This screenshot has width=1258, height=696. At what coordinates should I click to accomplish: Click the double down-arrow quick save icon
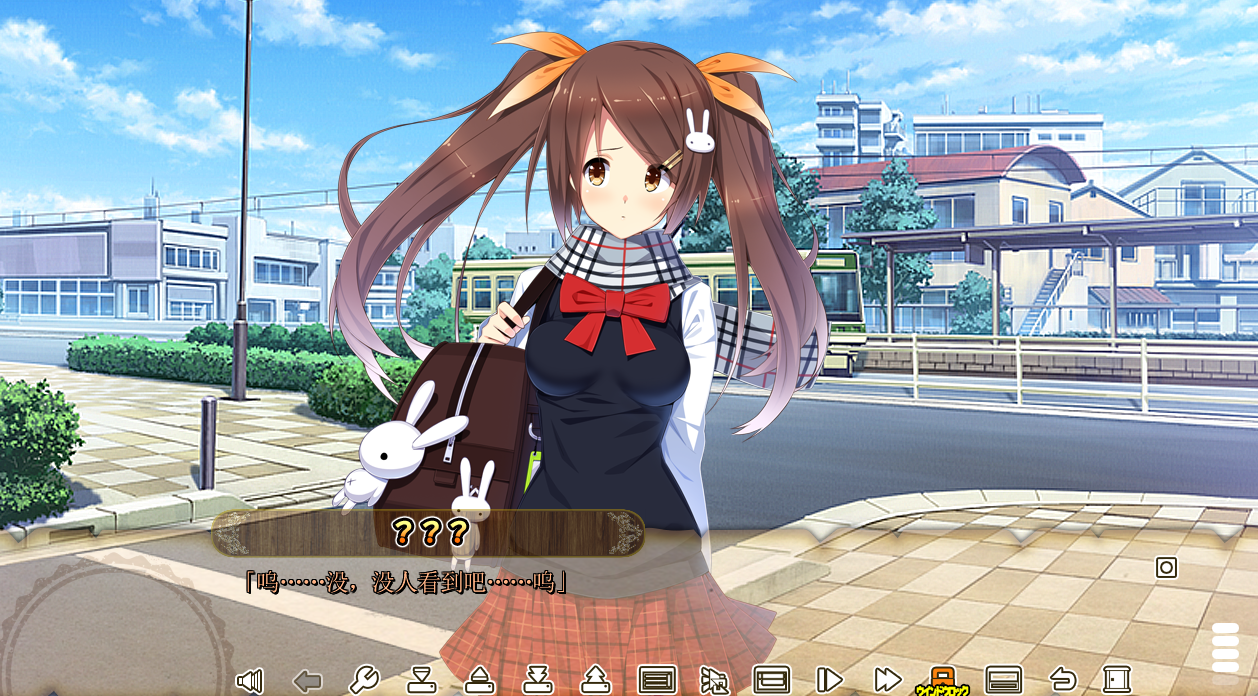[x=538, y=680]
